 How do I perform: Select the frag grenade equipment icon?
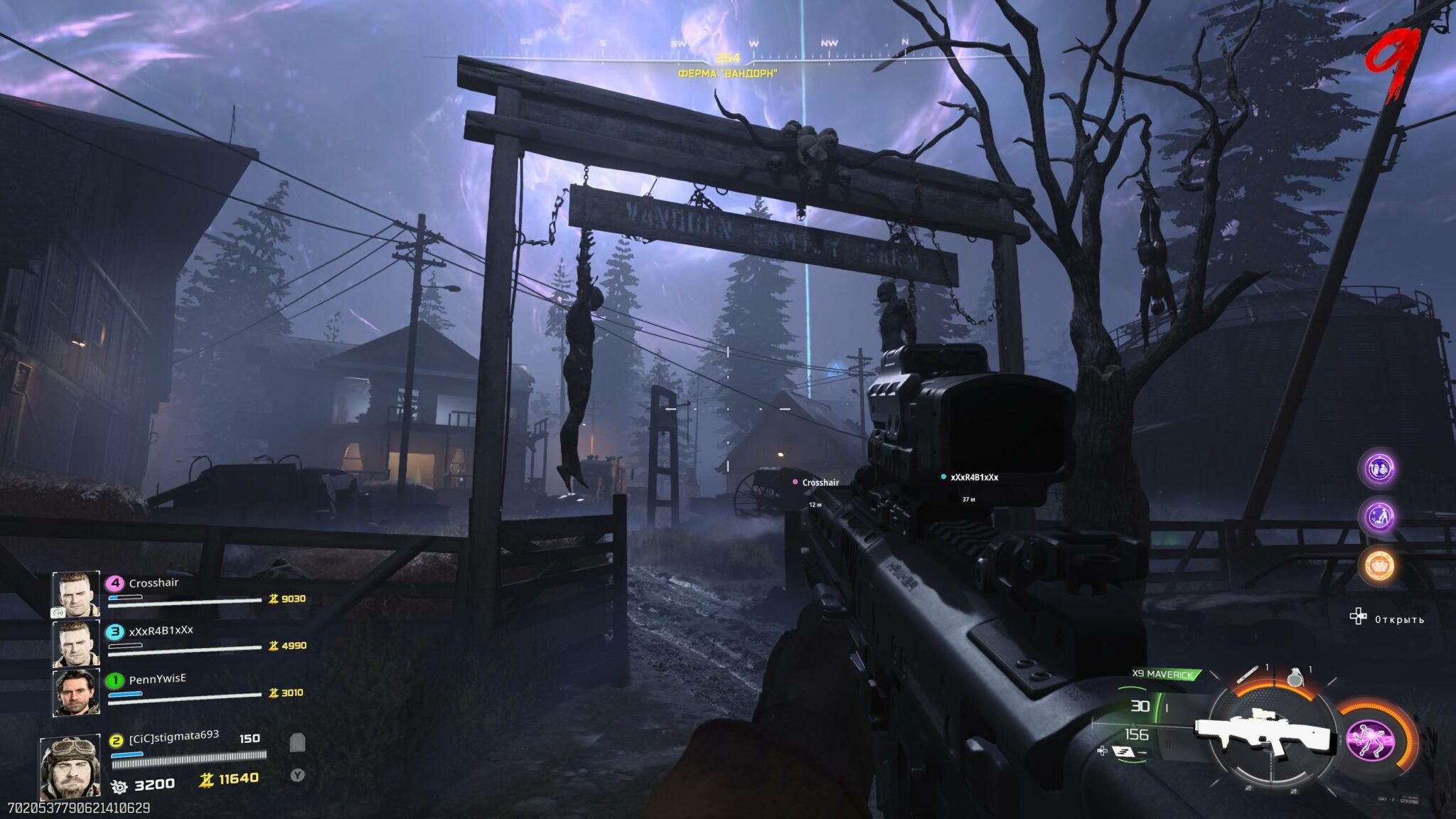(1295, 678)
